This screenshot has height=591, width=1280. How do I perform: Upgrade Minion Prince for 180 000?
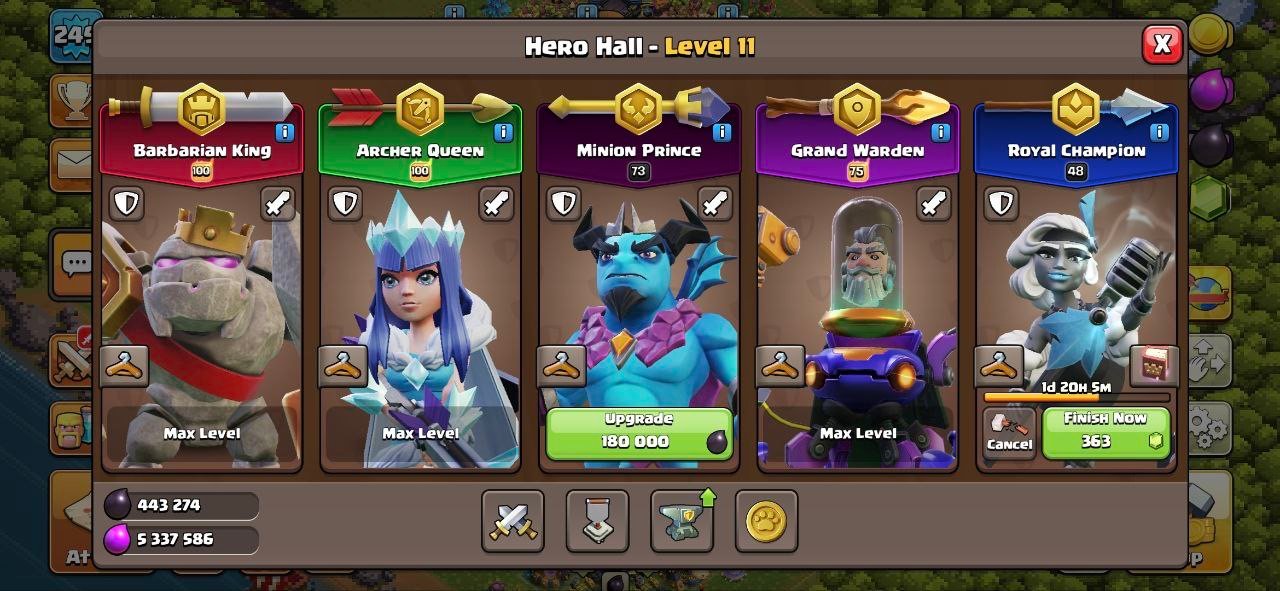(x=639, y=432)
